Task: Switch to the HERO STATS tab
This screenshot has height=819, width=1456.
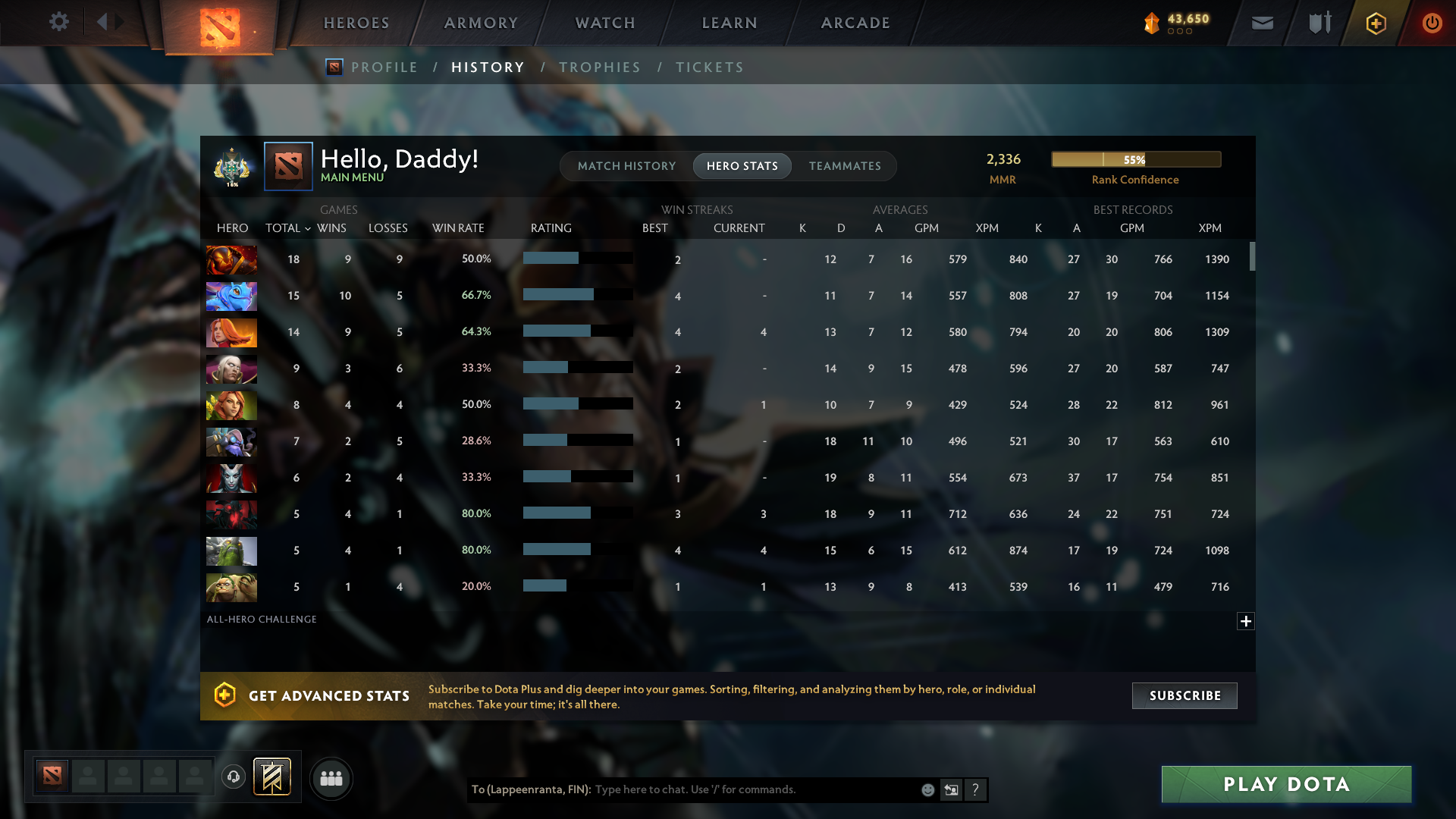Action: tap(742, 165)
